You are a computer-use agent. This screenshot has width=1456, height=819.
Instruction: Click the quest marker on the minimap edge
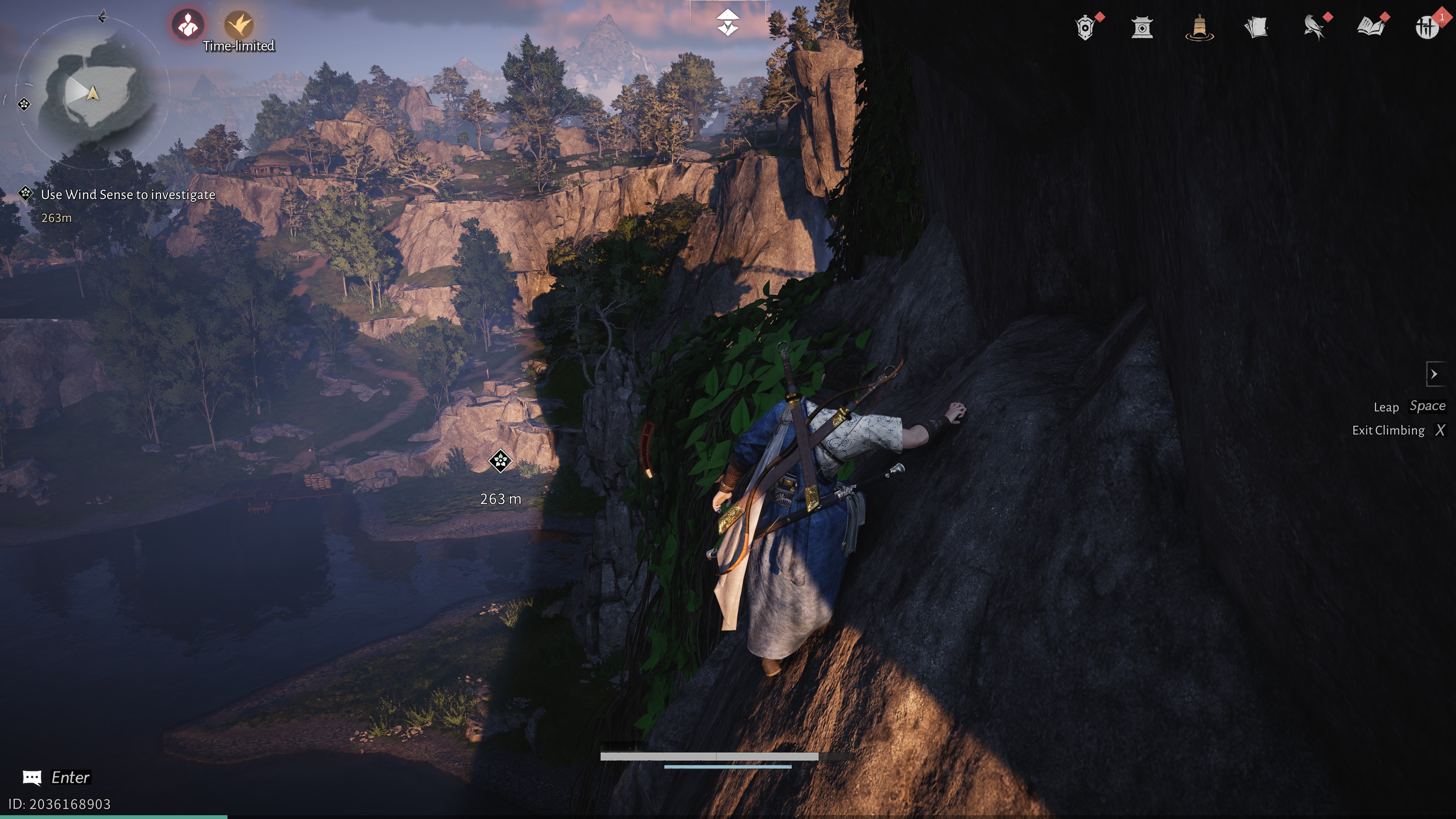24,104
